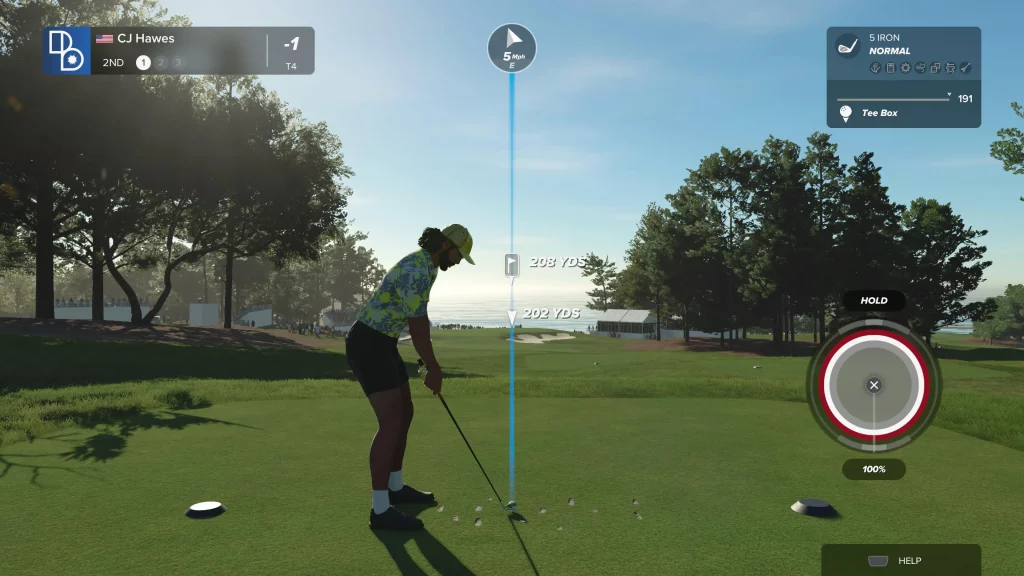Change the Normal shot type
This screenshot has width=1024, height=576.
click(889, 51)
